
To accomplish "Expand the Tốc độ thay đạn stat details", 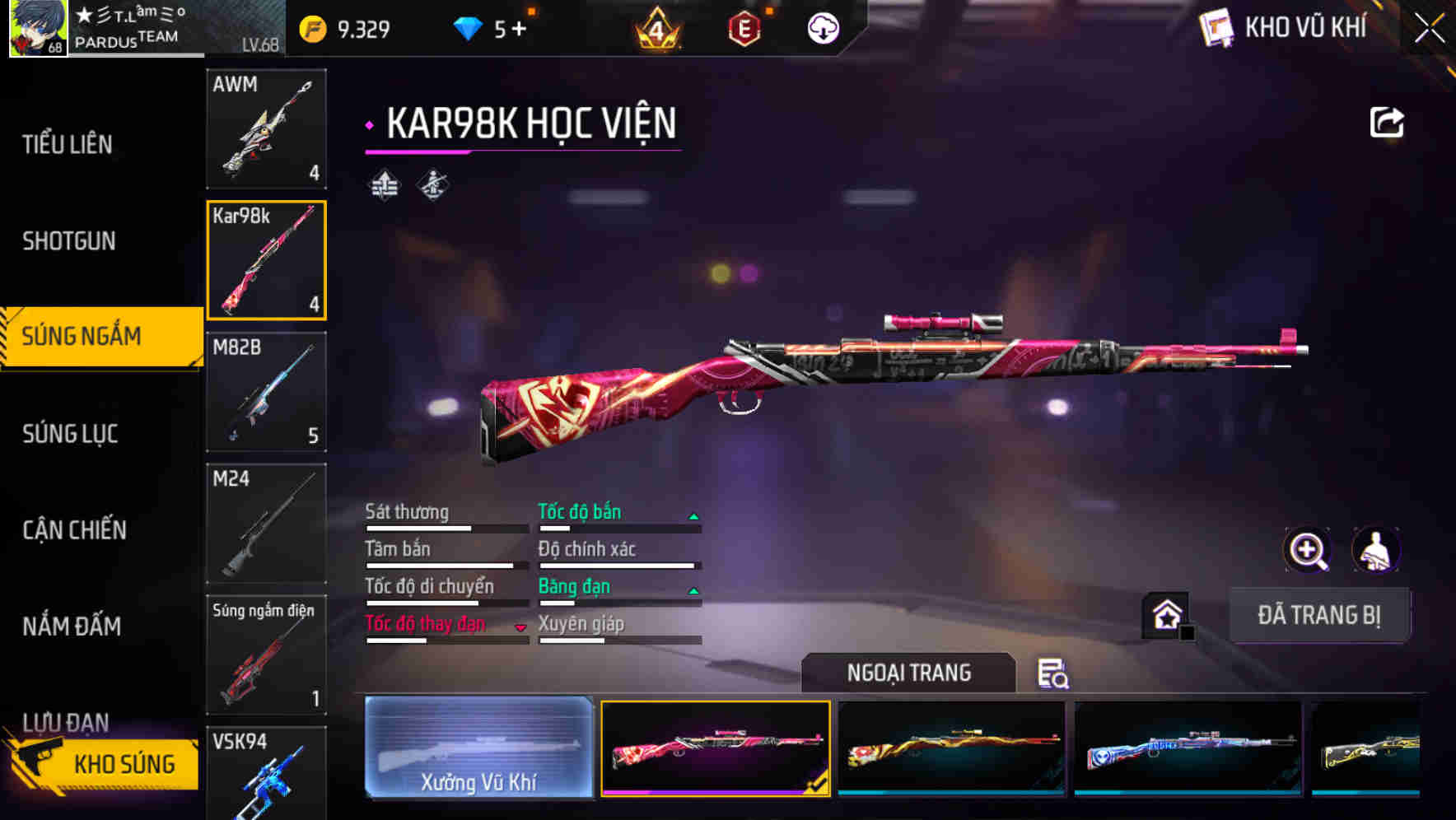I will click(x=520, y=626).
